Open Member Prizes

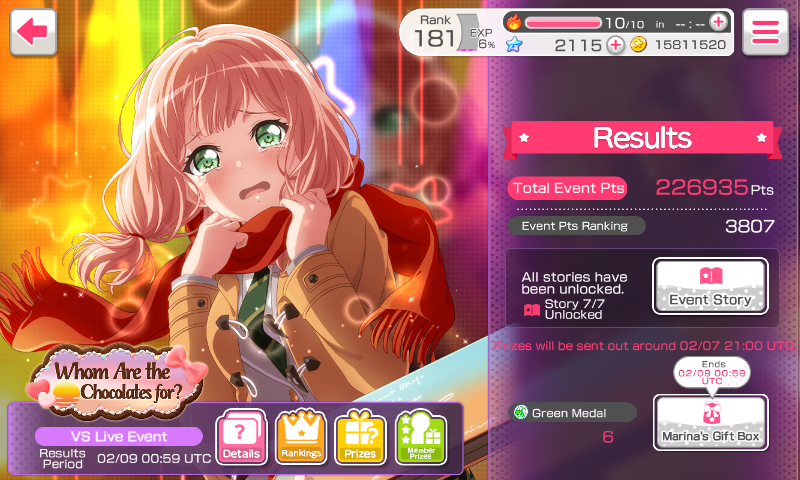pos(420,438)
